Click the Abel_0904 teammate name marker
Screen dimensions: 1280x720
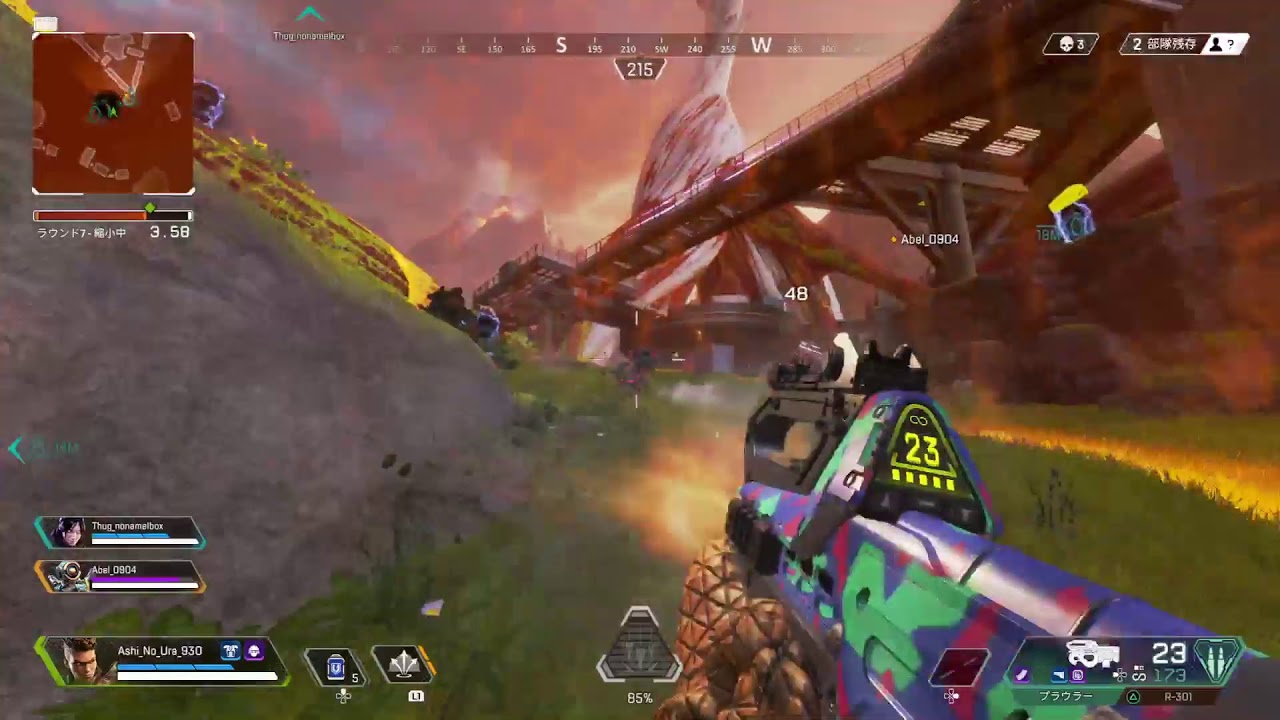tap(929, 240)
